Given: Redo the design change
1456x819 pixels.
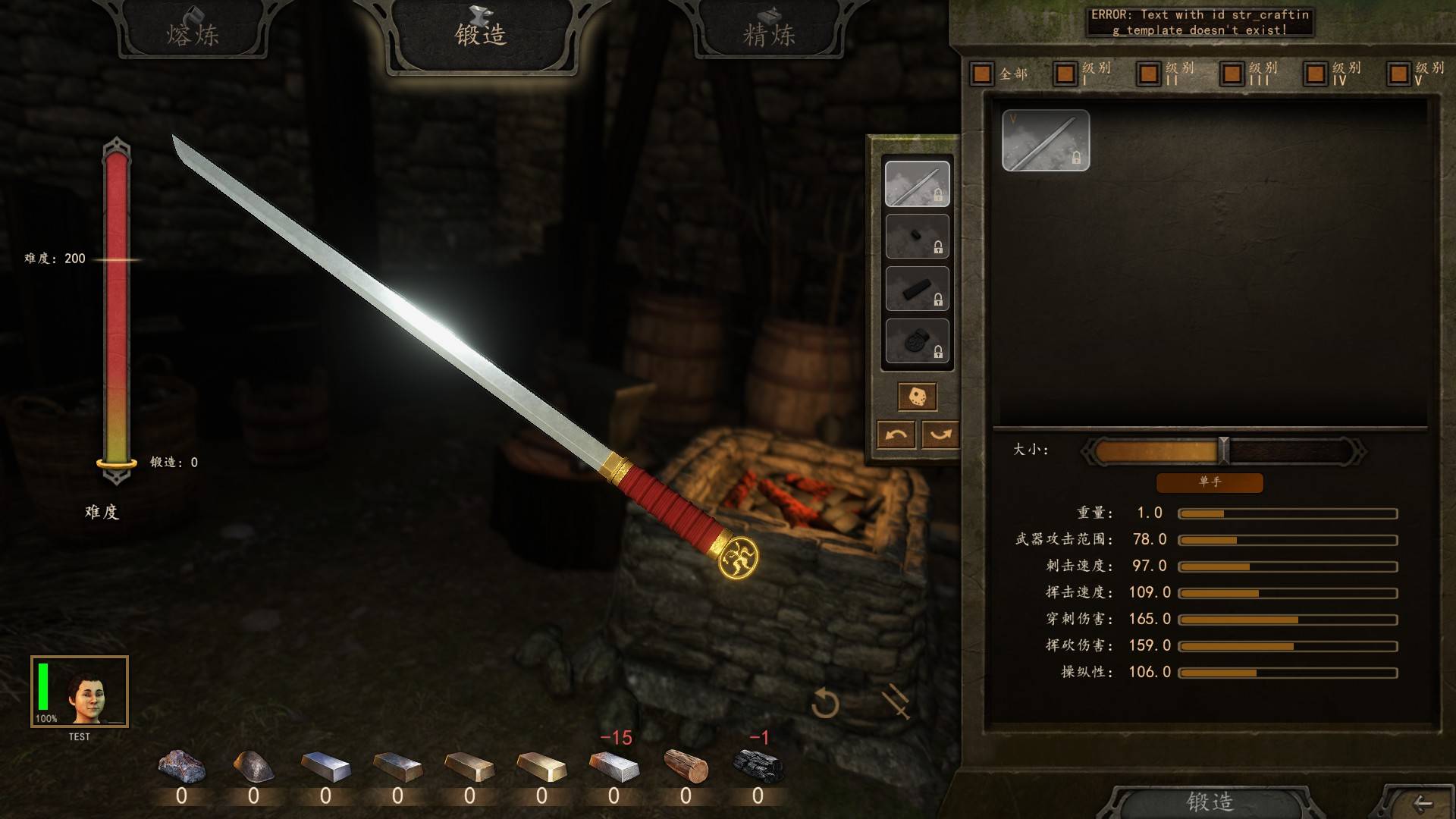Looking at the screenshot, I should click(x=940, y=435).
